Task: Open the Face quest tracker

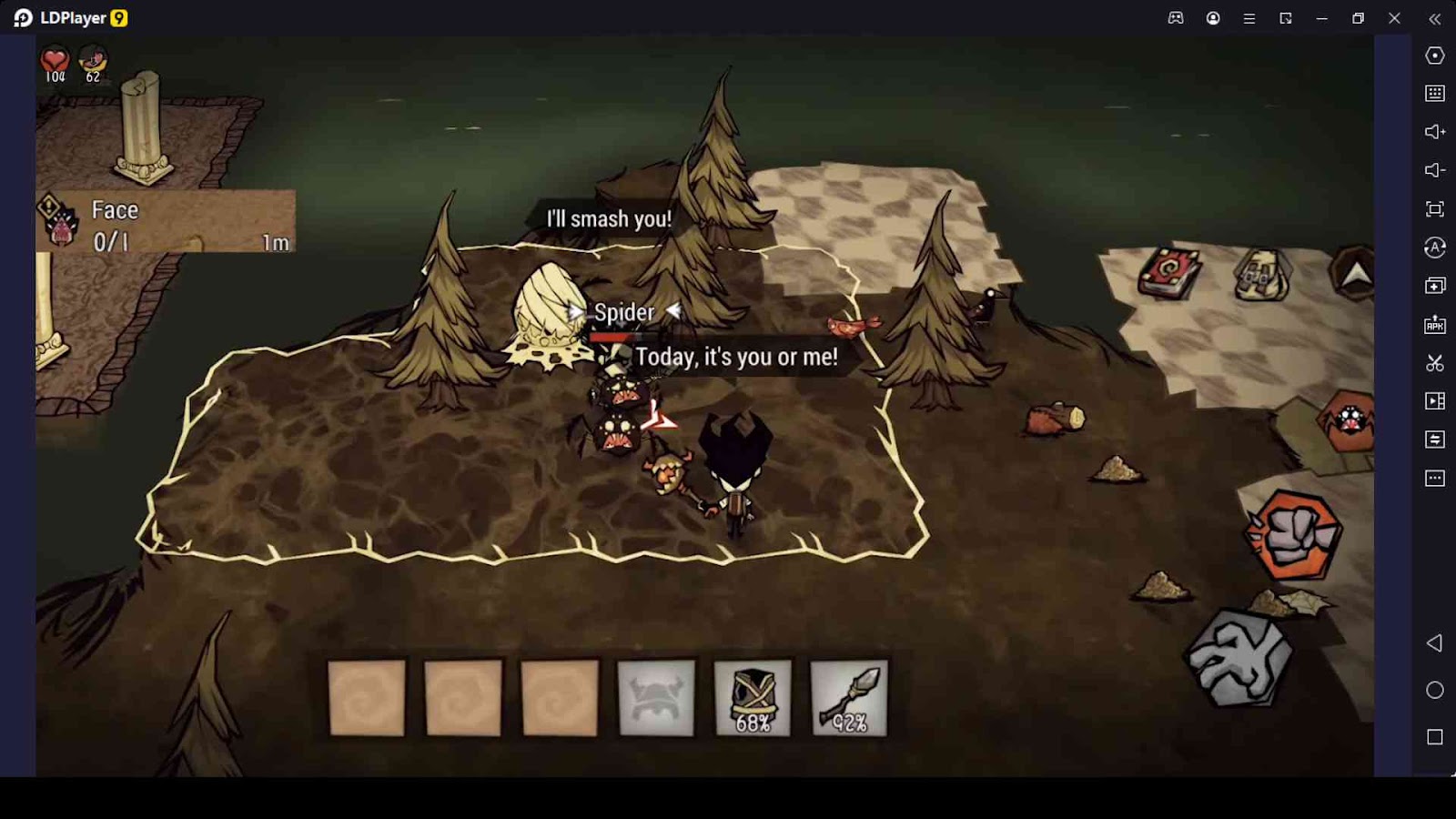Action: pyautogui.click(x=166, y=222)
